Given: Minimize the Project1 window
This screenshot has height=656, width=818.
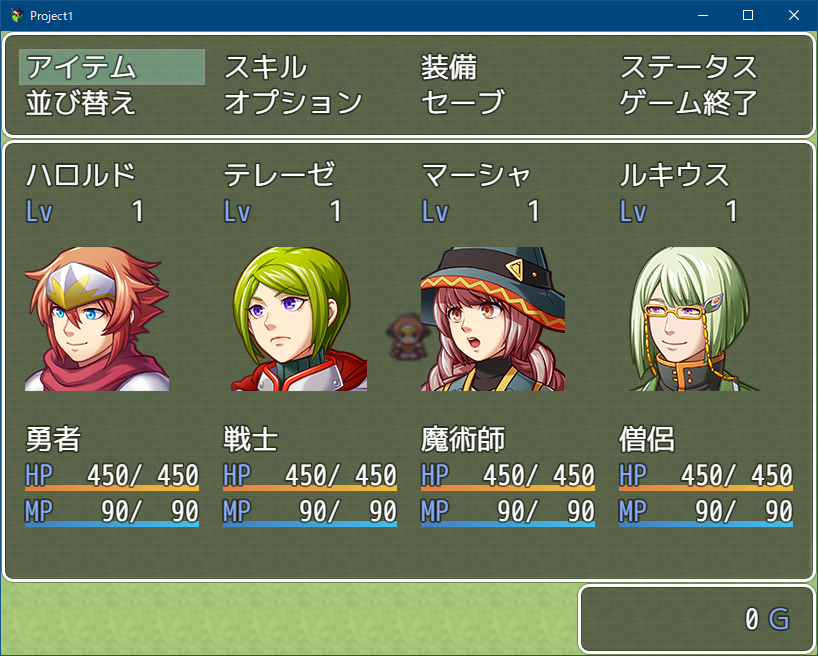Looking at the screenshot, I should (703, 15).
